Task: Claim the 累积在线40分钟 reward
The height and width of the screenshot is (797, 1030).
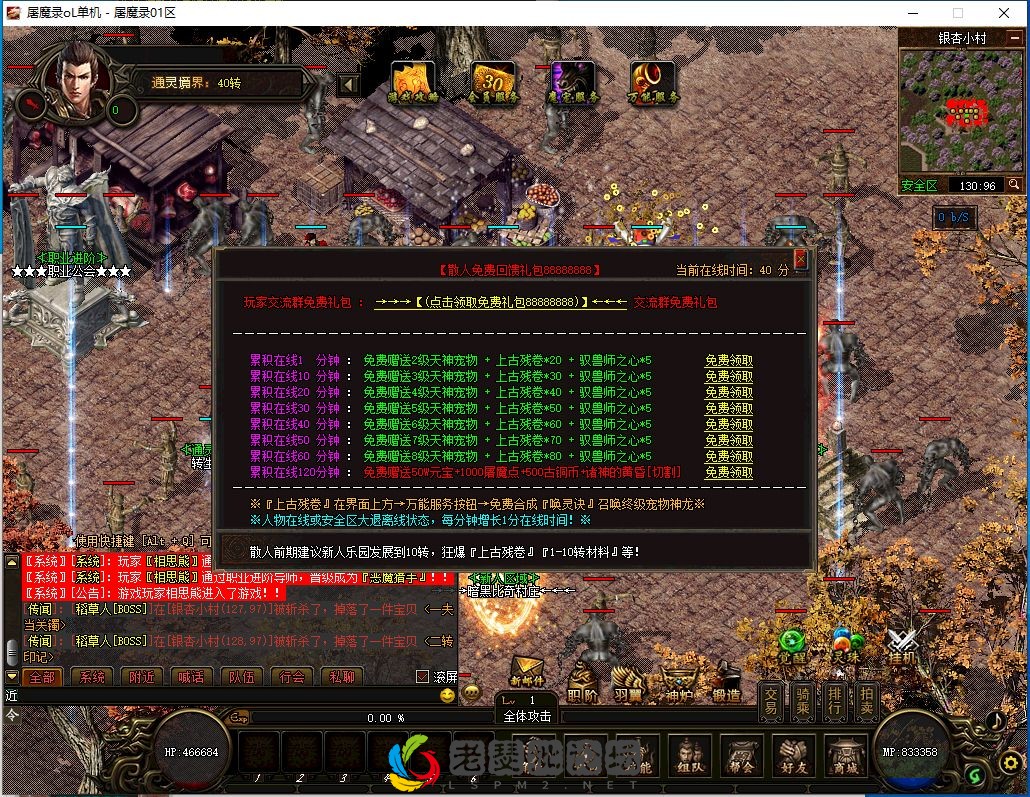Action: tap(728, 424)
